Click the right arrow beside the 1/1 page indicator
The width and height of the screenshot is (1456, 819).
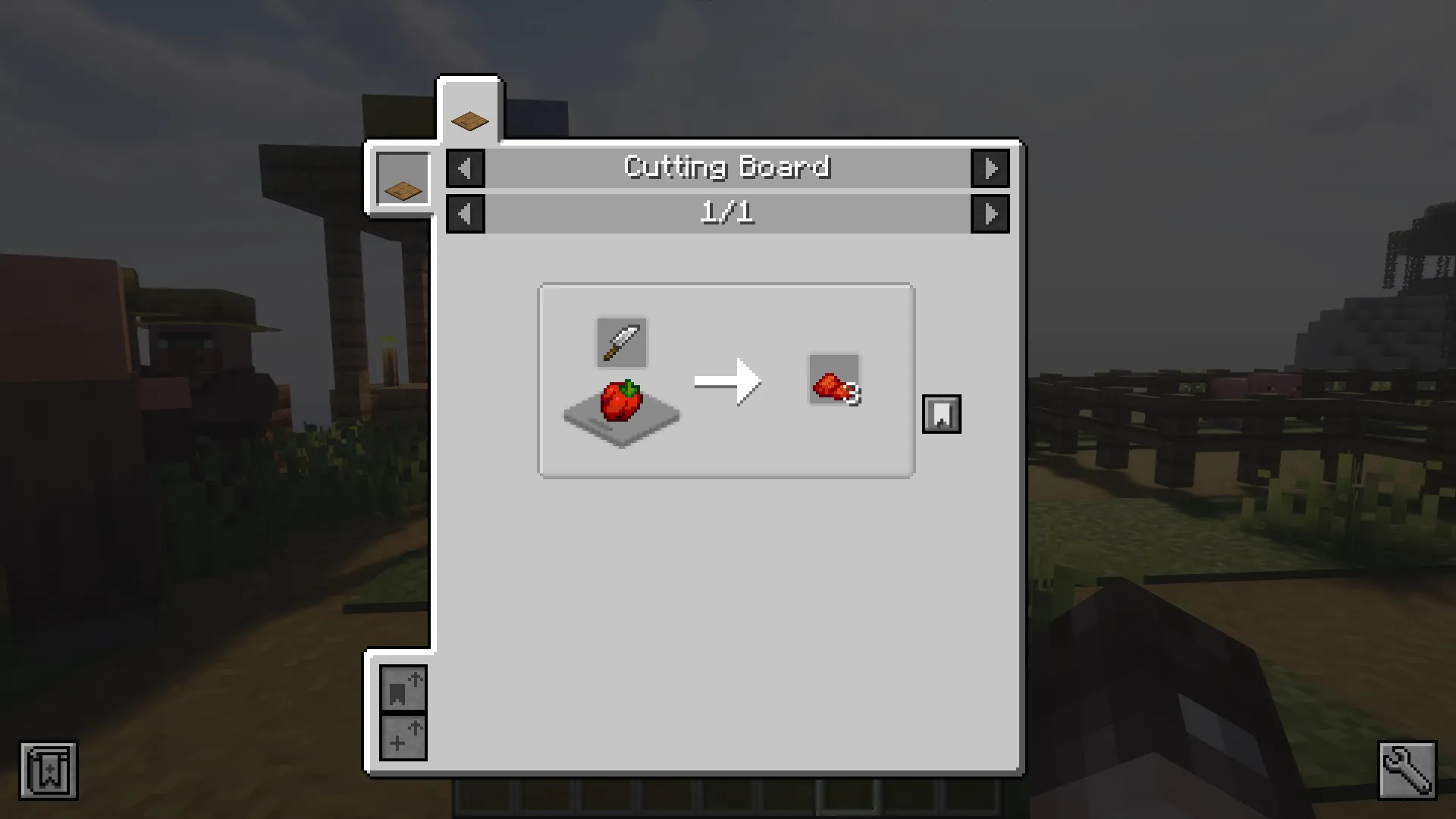click(x=990, y=214)
